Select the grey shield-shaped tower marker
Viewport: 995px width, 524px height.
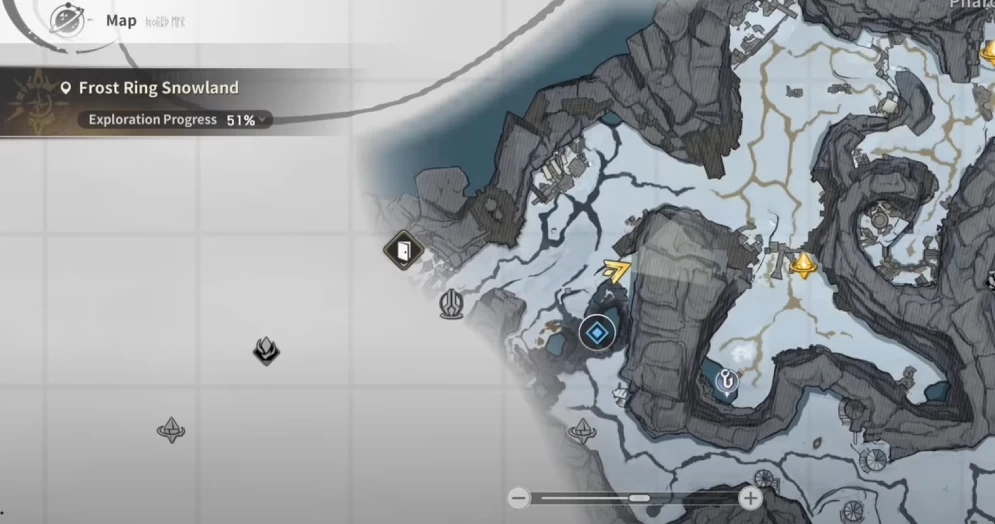click(x=452, y=304)
